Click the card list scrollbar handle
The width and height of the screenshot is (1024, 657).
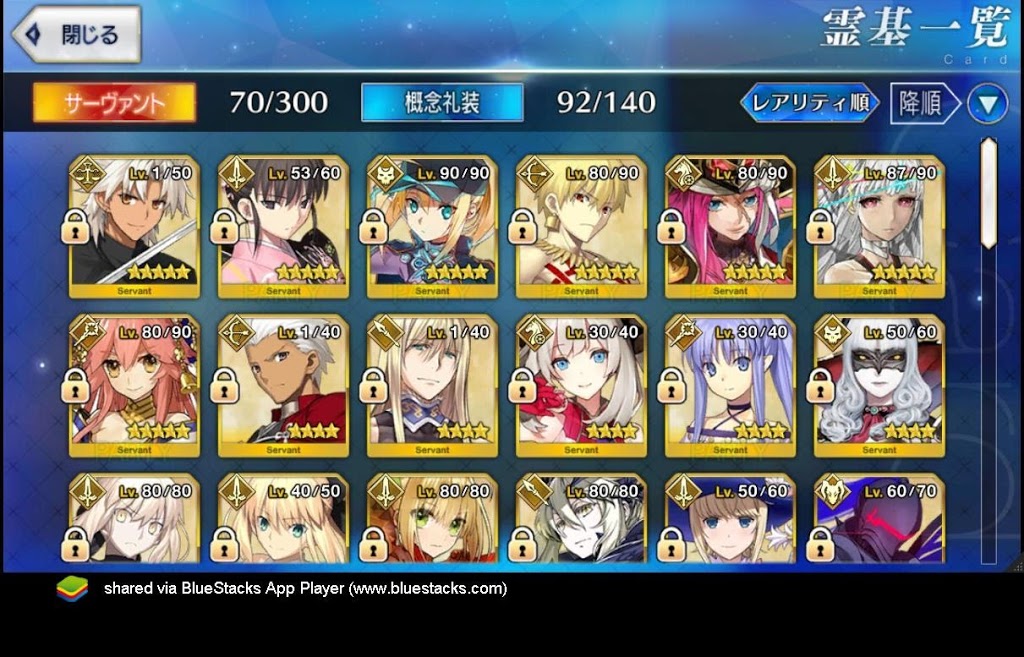coord(988,193)
